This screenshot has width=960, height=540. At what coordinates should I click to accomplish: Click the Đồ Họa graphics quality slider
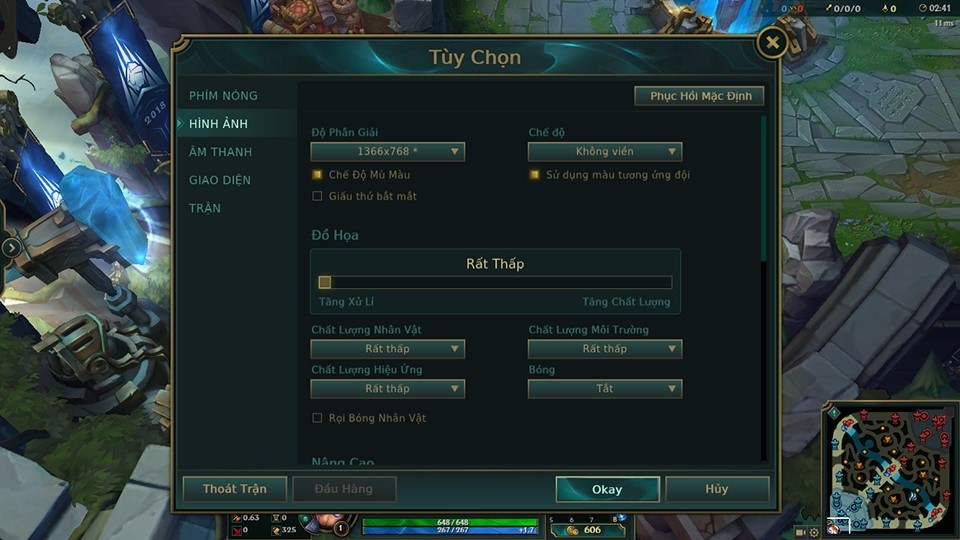click(x=495, y=282)
